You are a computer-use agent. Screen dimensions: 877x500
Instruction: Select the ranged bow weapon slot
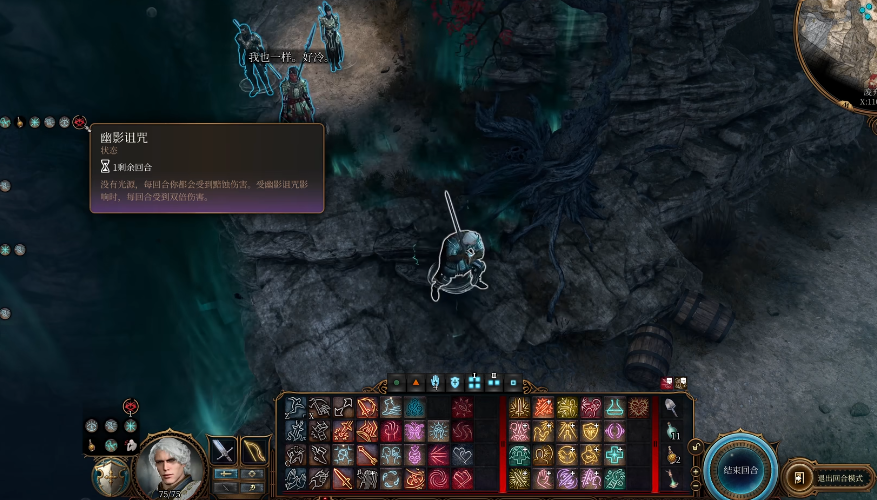click(x=255, y=450)
